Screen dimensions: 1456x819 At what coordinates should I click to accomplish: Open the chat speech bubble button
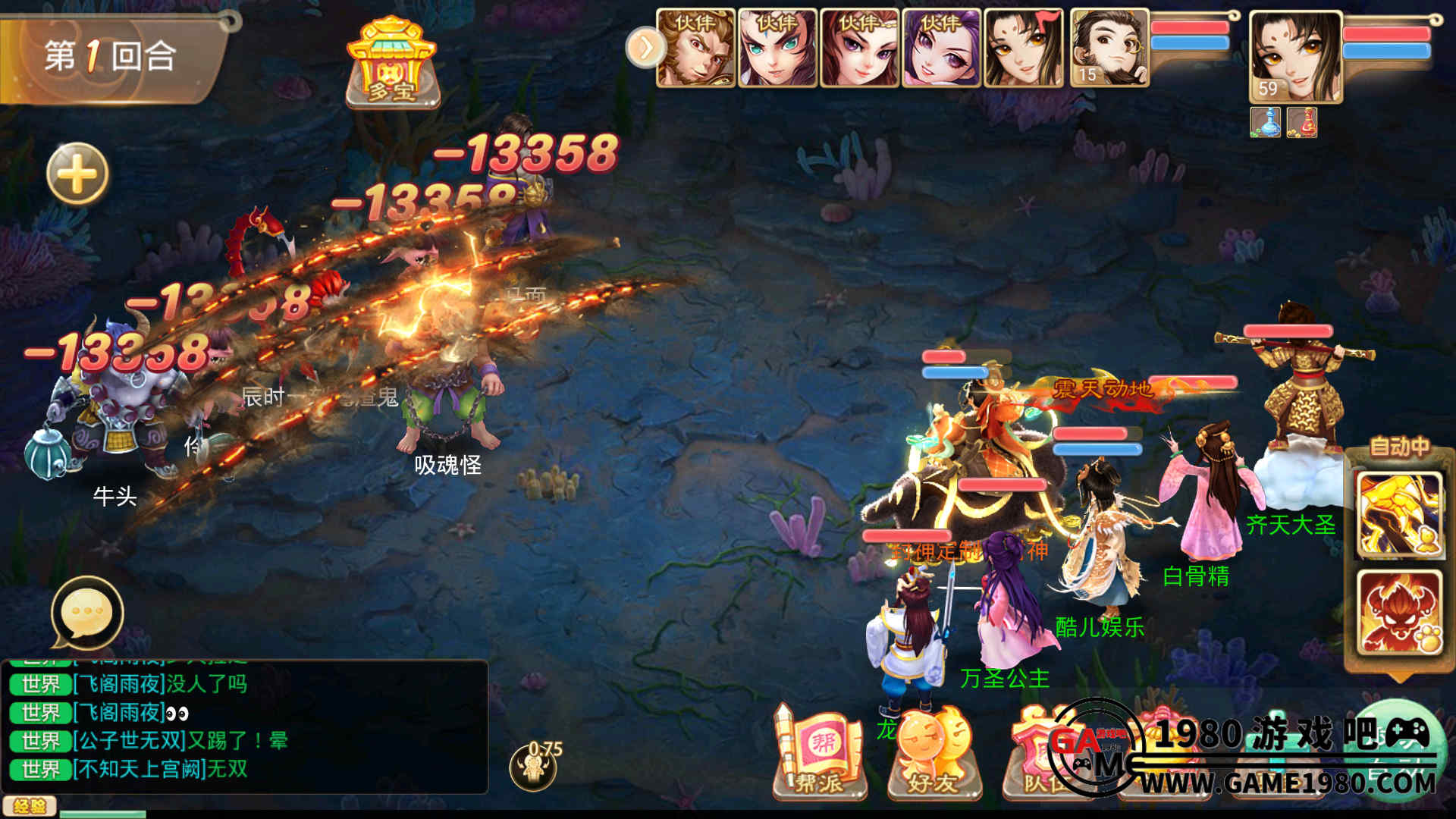pyautogui.click(x=86, y=613)
